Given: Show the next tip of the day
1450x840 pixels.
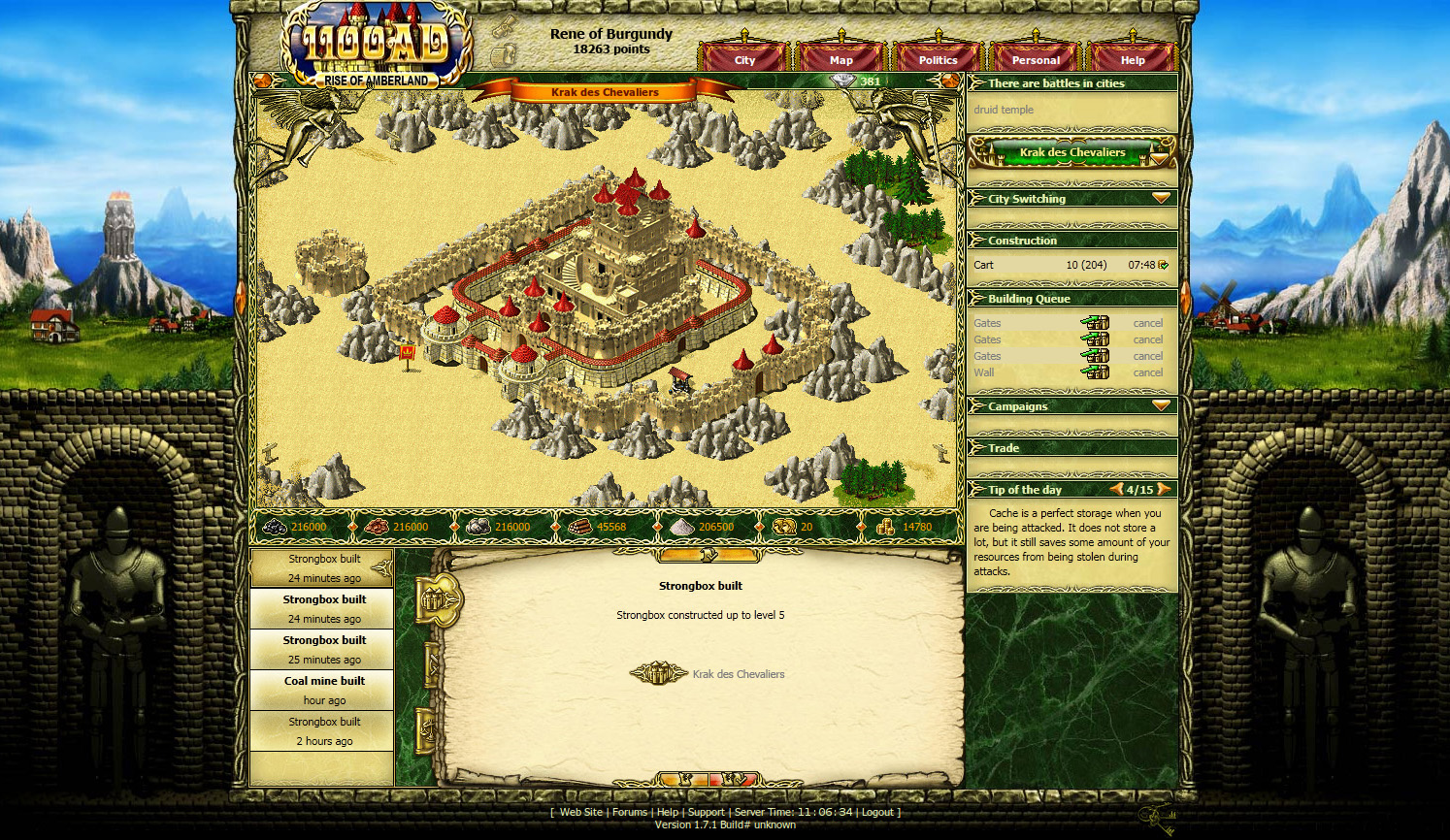Looking at the screenshot, I should pos(1164,489).
